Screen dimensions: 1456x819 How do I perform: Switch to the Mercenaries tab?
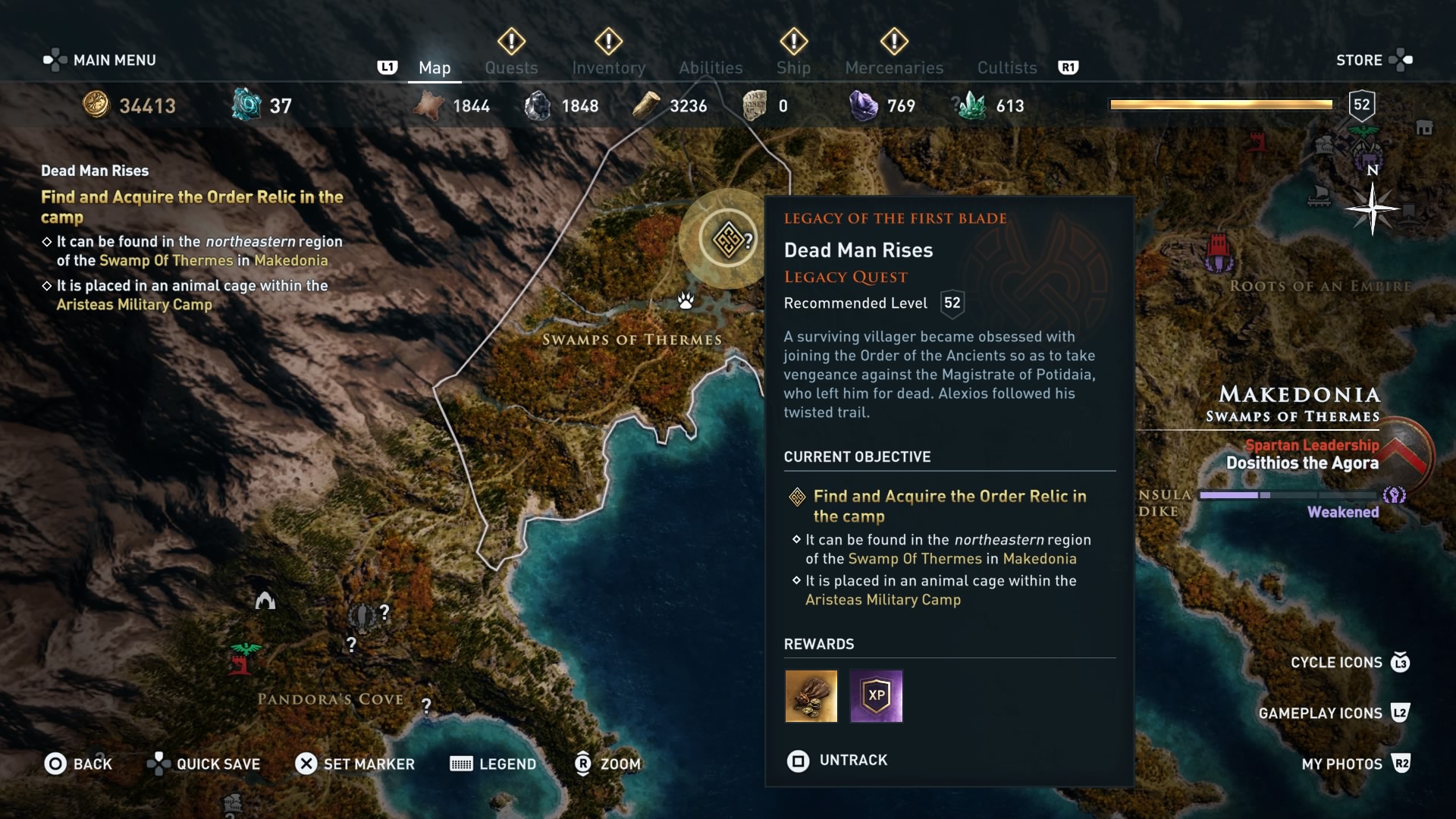893,67
